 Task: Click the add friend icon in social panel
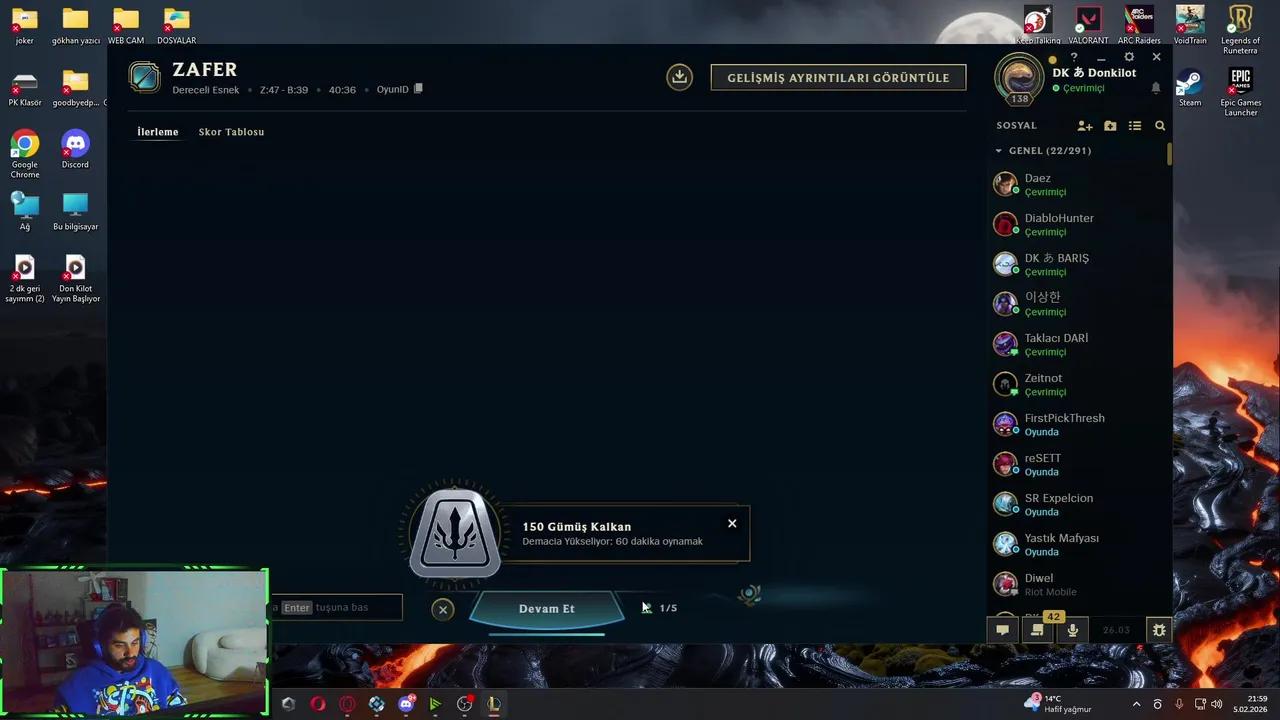point(1085,125)
